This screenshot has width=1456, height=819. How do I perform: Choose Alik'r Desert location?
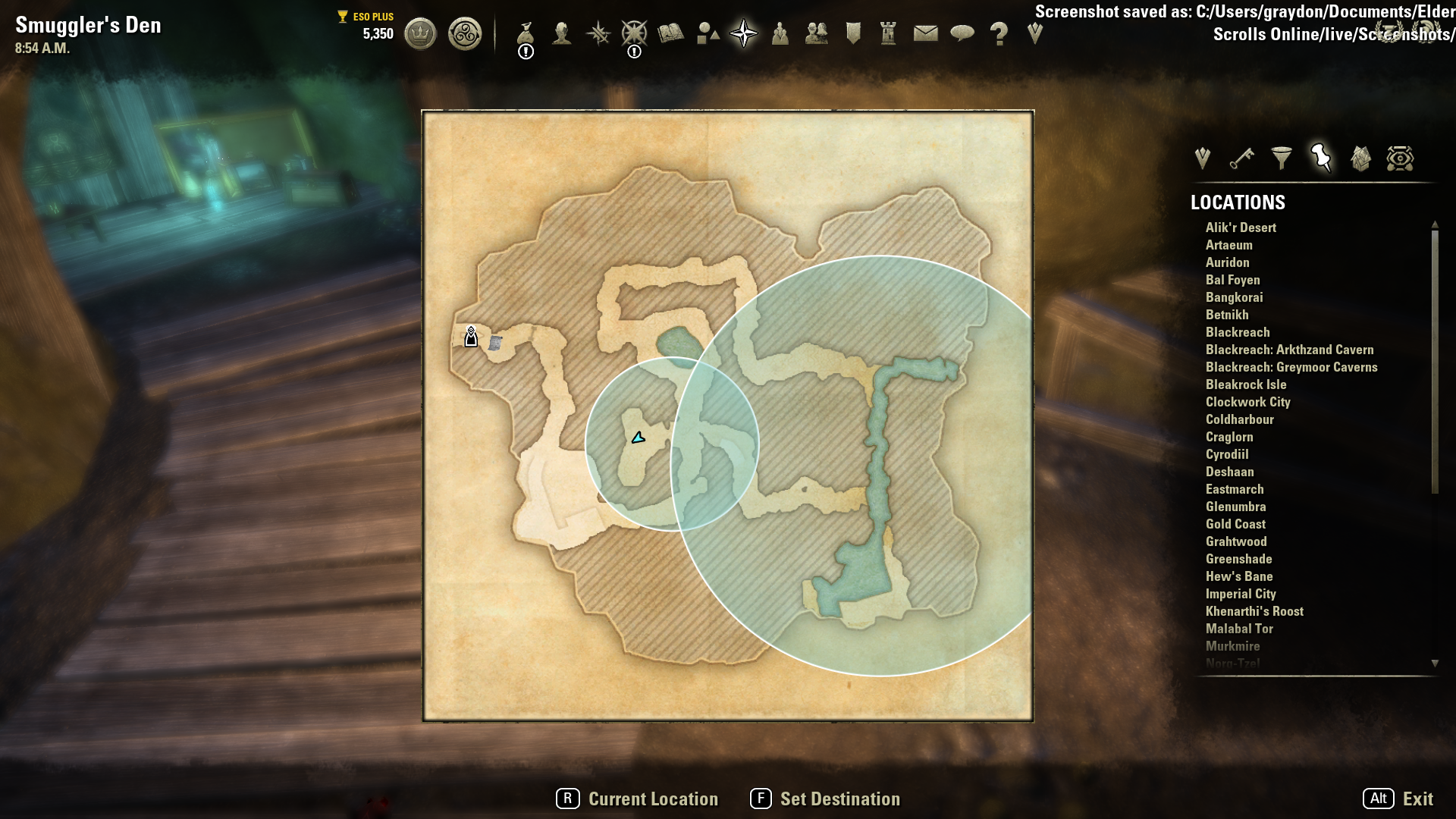(1241, 227)
